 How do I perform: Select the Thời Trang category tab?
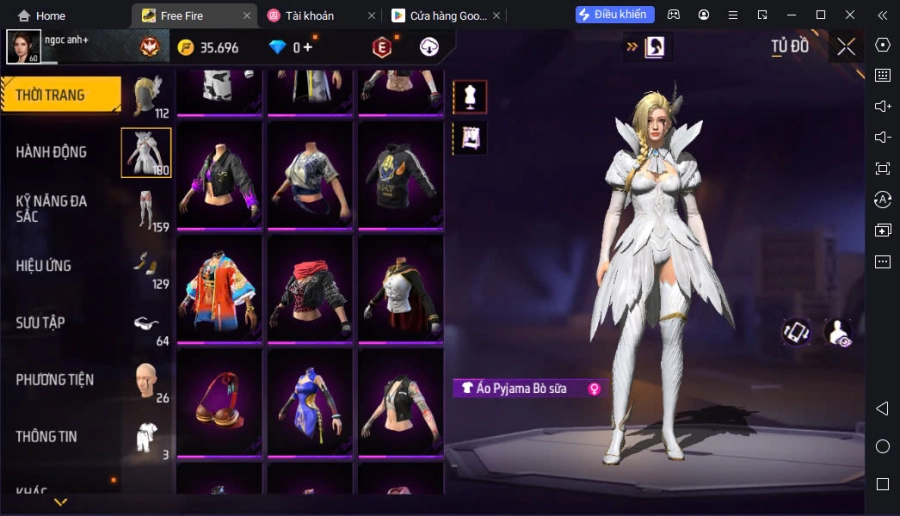coord(60,95)
